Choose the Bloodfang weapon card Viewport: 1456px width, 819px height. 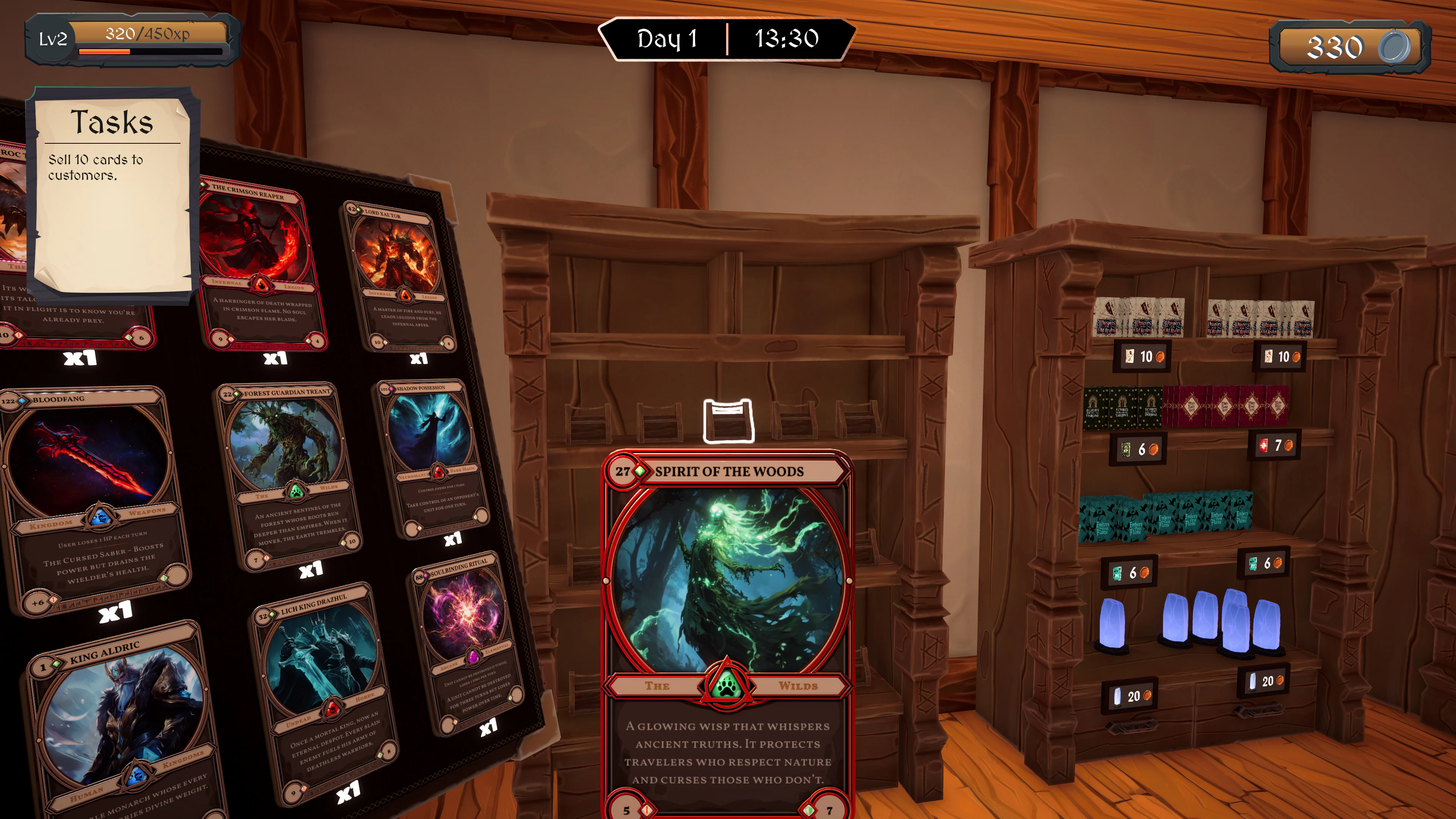tap(93, 497)
